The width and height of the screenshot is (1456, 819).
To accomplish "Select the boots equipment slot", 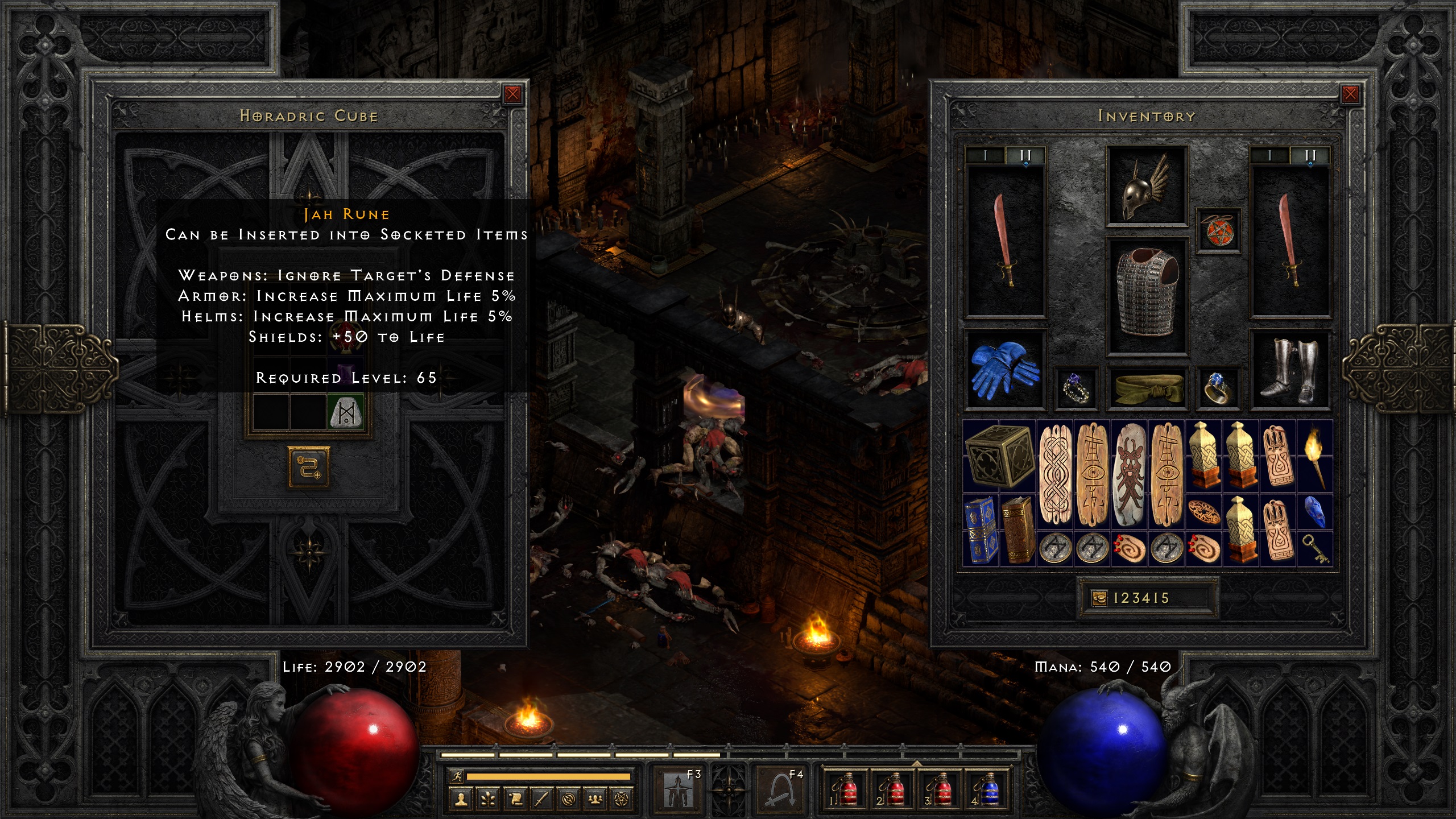I will coord(1290,370).
